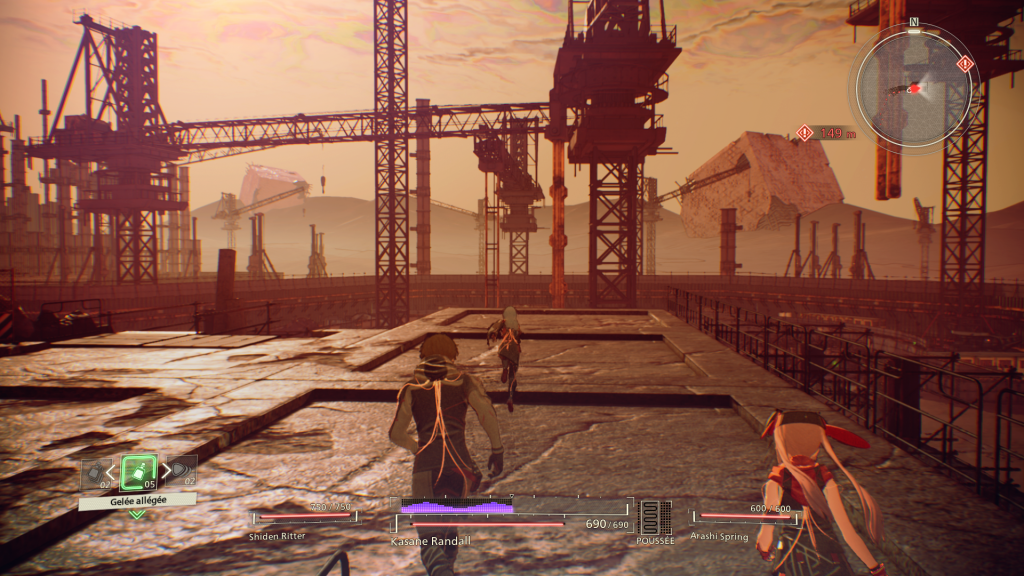Viewport: 1024px width, 576px height.
Task: Select the Gelée allégée item slot
Action: (138, 472)
